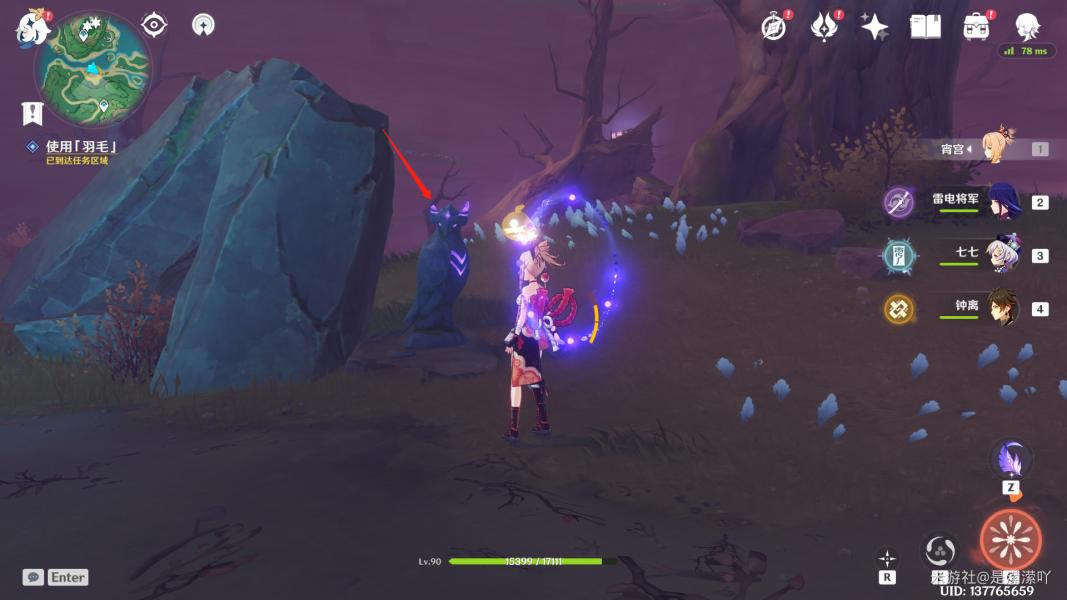Viewport: 1067px width, 600px height.
Task: Activate the Elemental Sight eye icon
Action: point(154,24)
